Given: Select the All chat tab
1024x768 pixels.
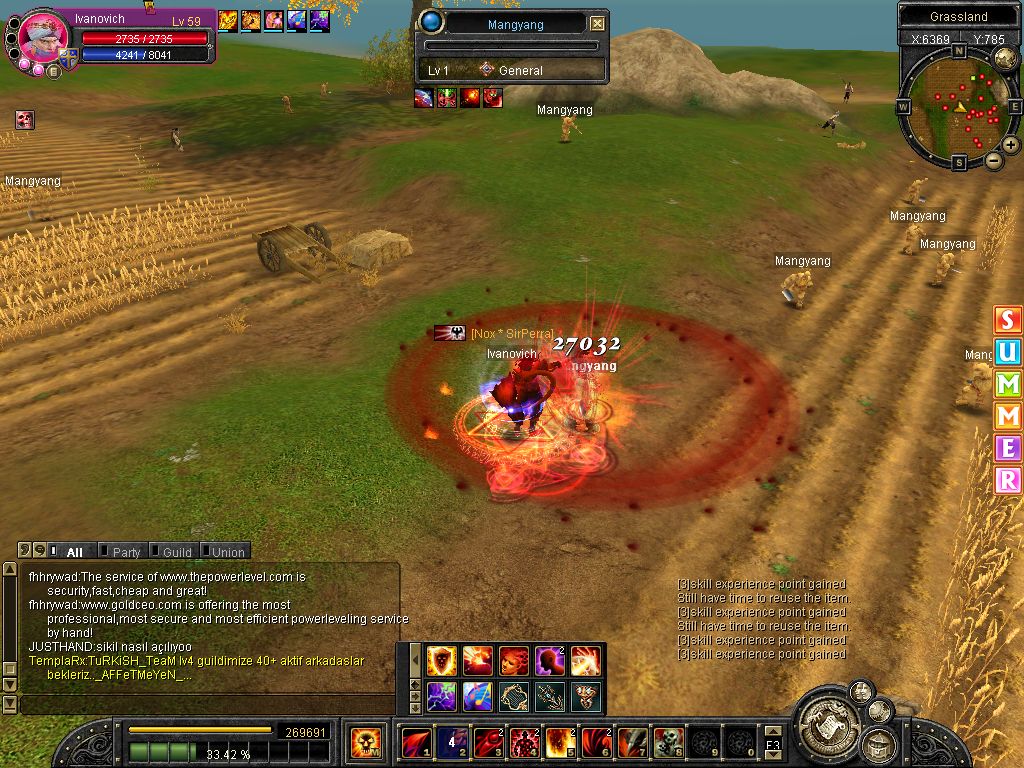Looking at the screenshot, I should click(74, 552).
